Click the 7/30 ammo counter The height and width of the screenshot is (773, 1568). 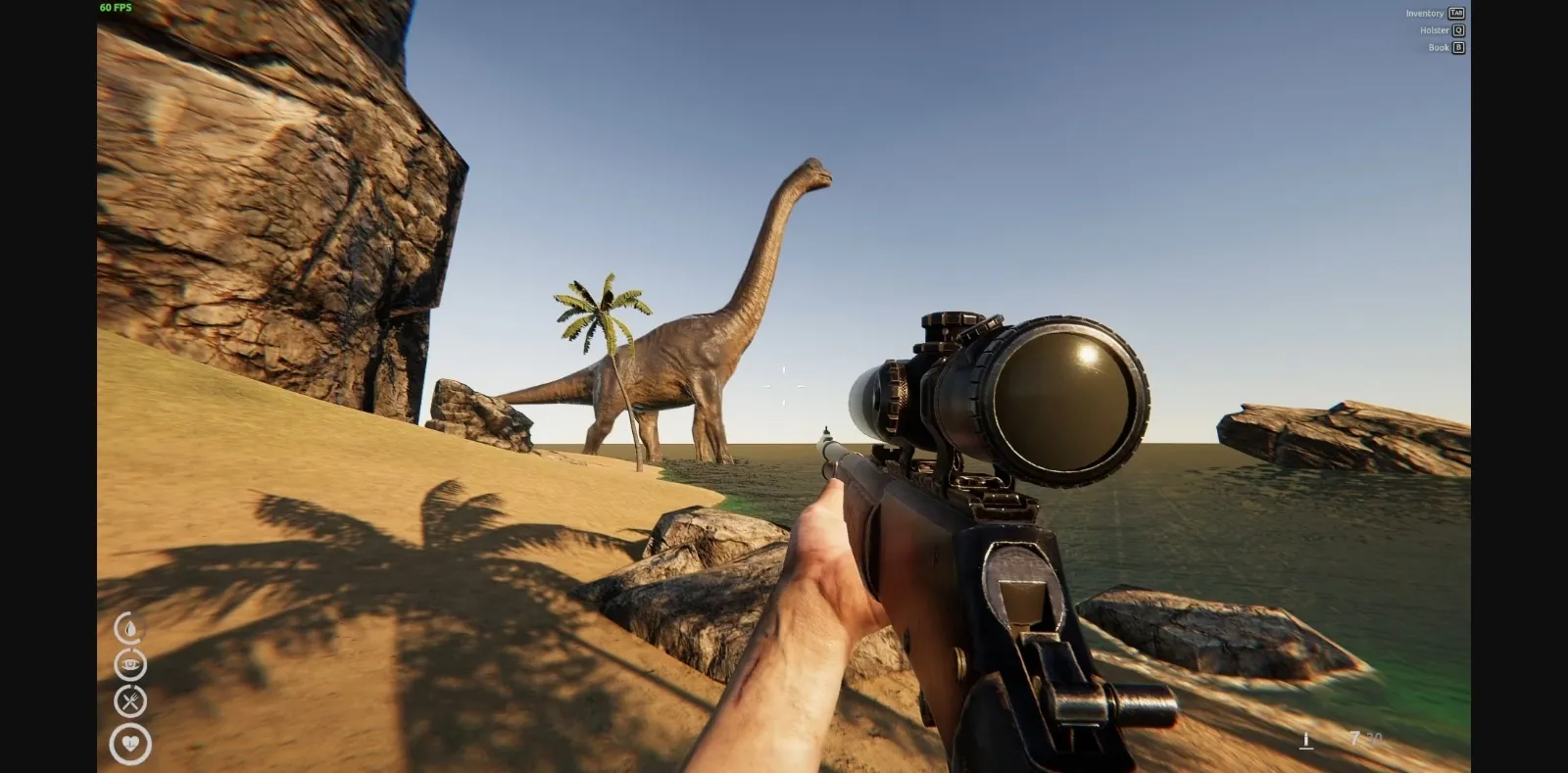point(1364,738)
